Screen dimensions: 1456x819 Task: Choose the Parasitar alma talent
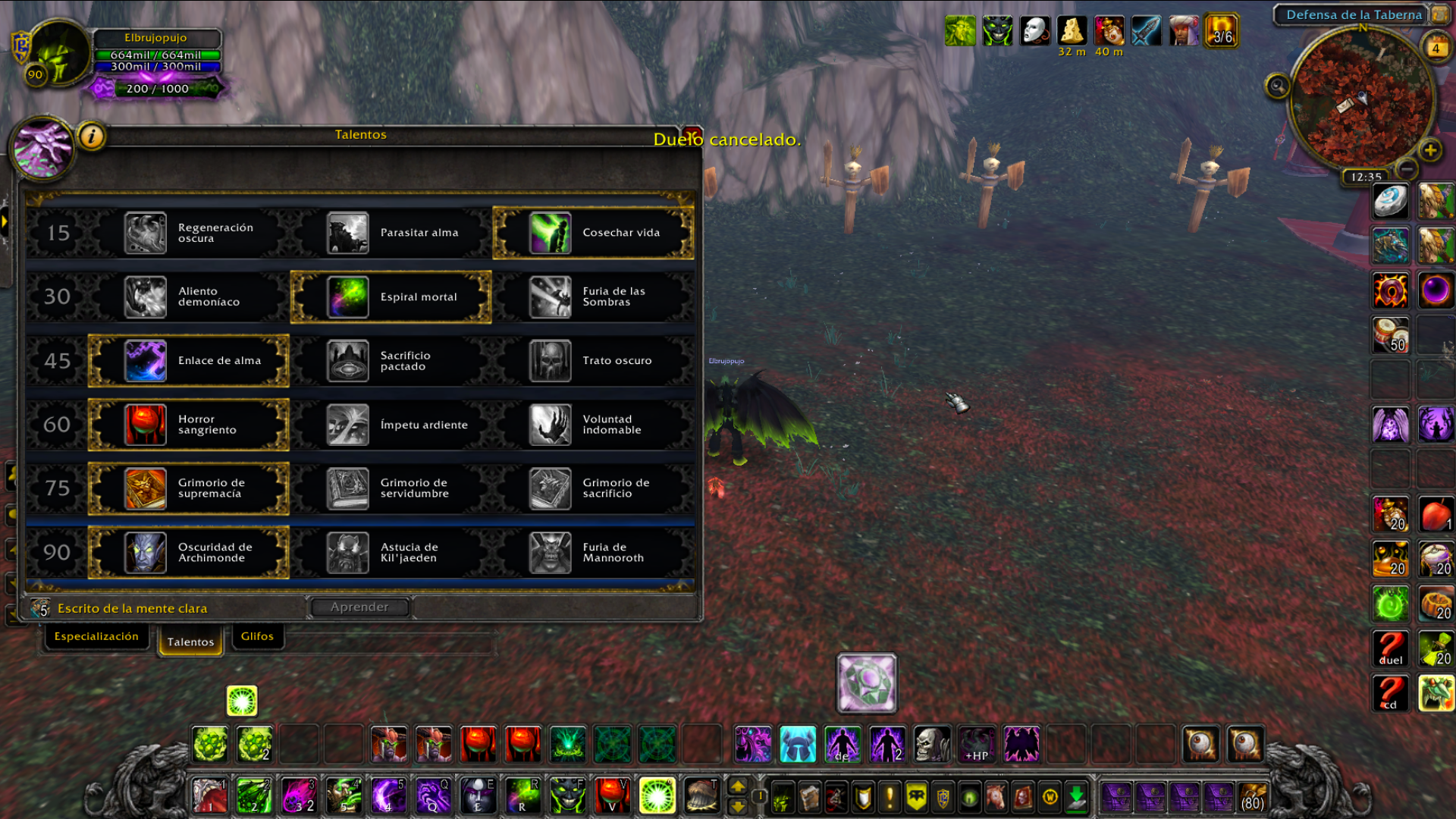(391, 233)
